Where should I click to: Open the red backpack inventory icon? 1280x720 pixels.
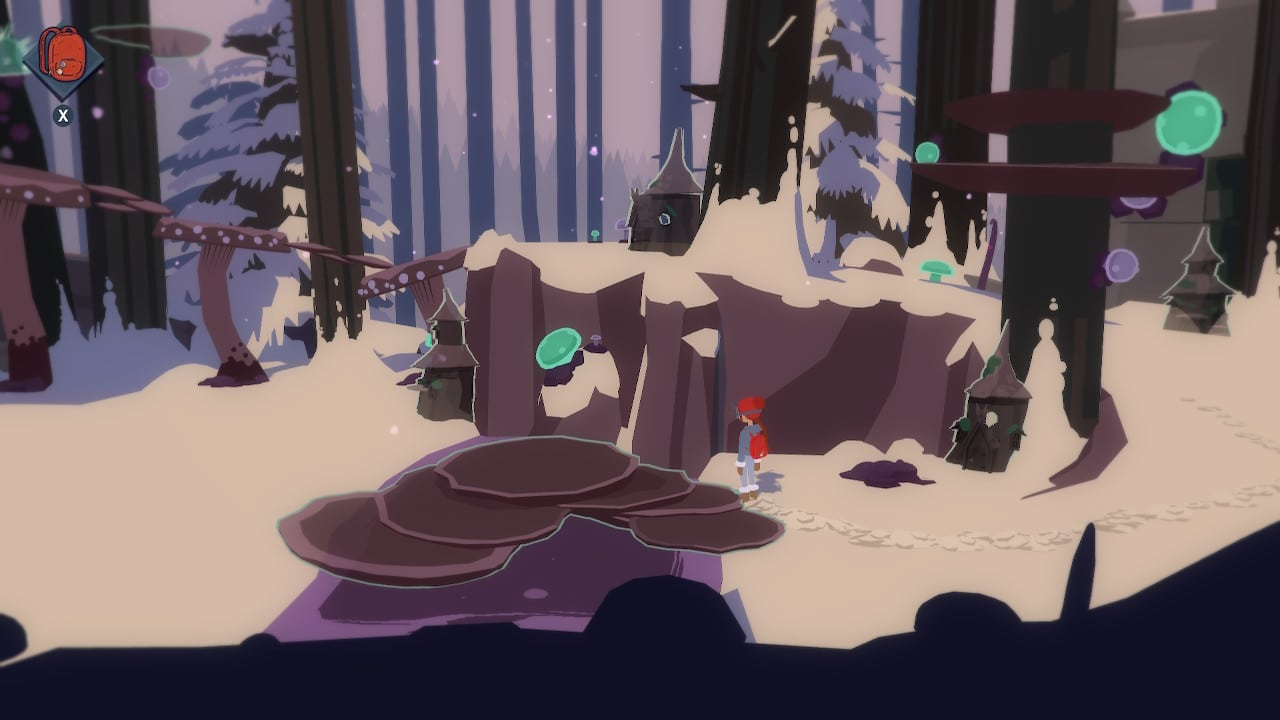pos(62,56)
